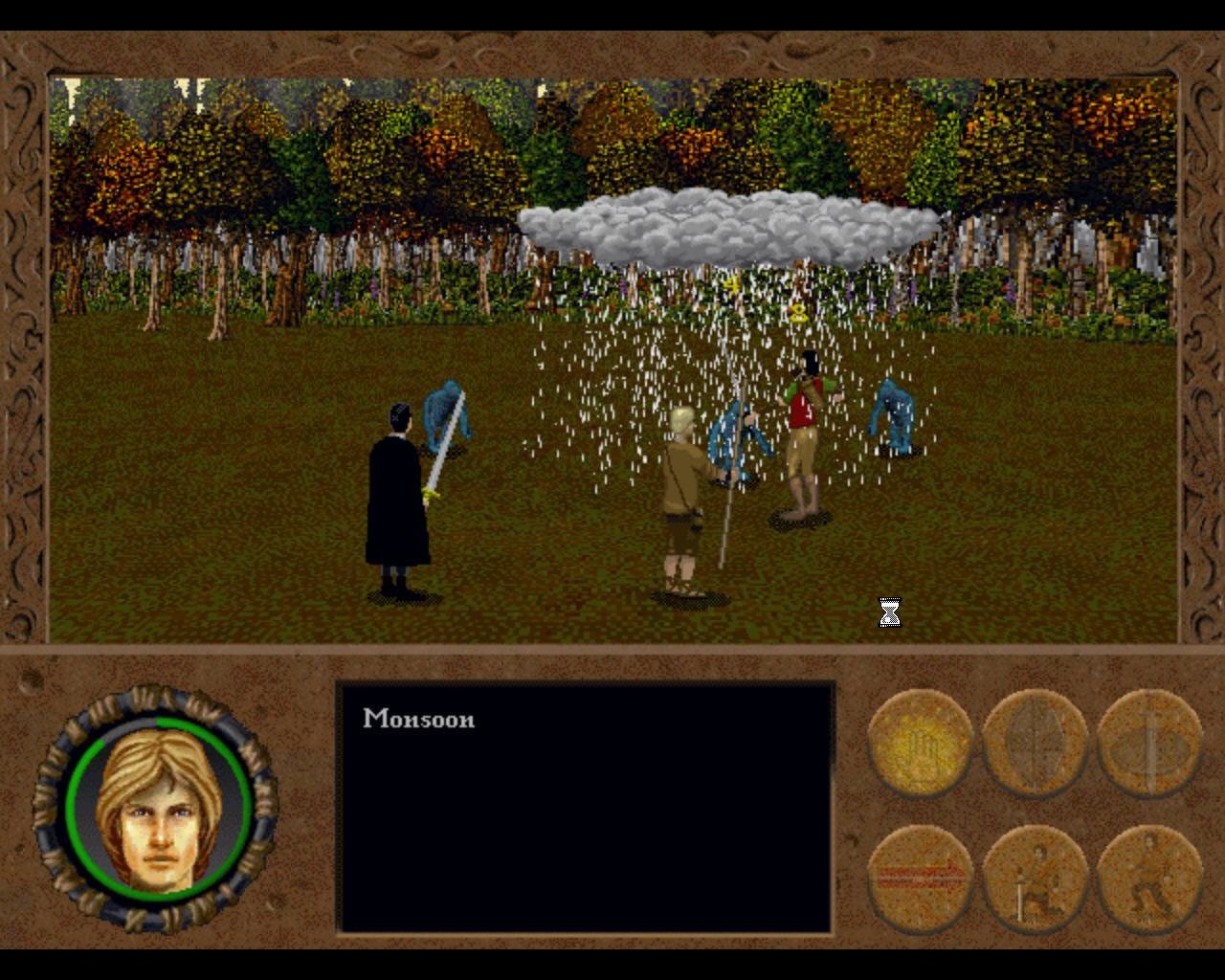Activate the red arrow button
The height and width of the screenshot is (980, 1225).
coord(920,879)
